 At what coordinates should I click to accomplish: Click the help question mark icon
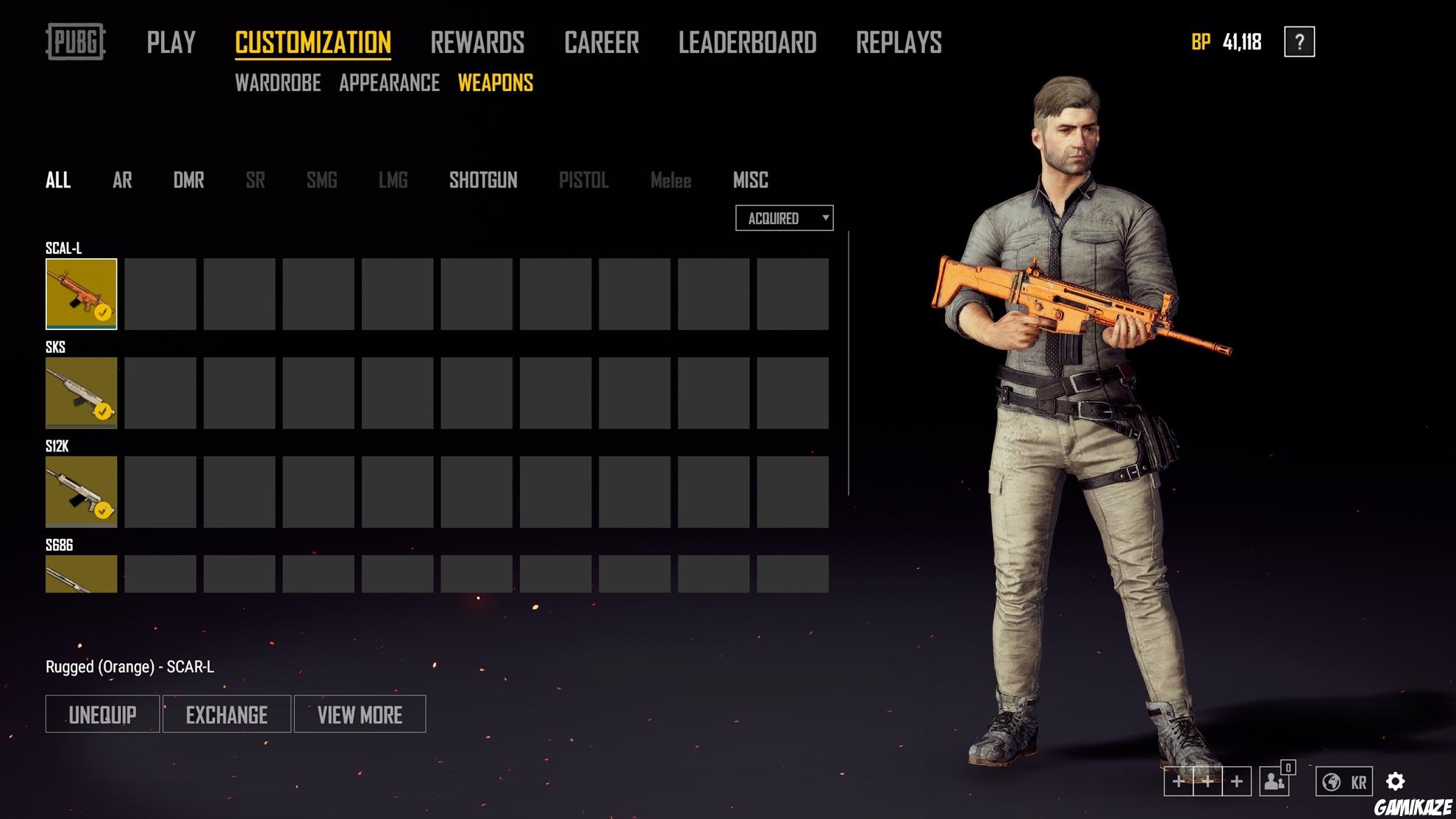(x=1299, y=43)
